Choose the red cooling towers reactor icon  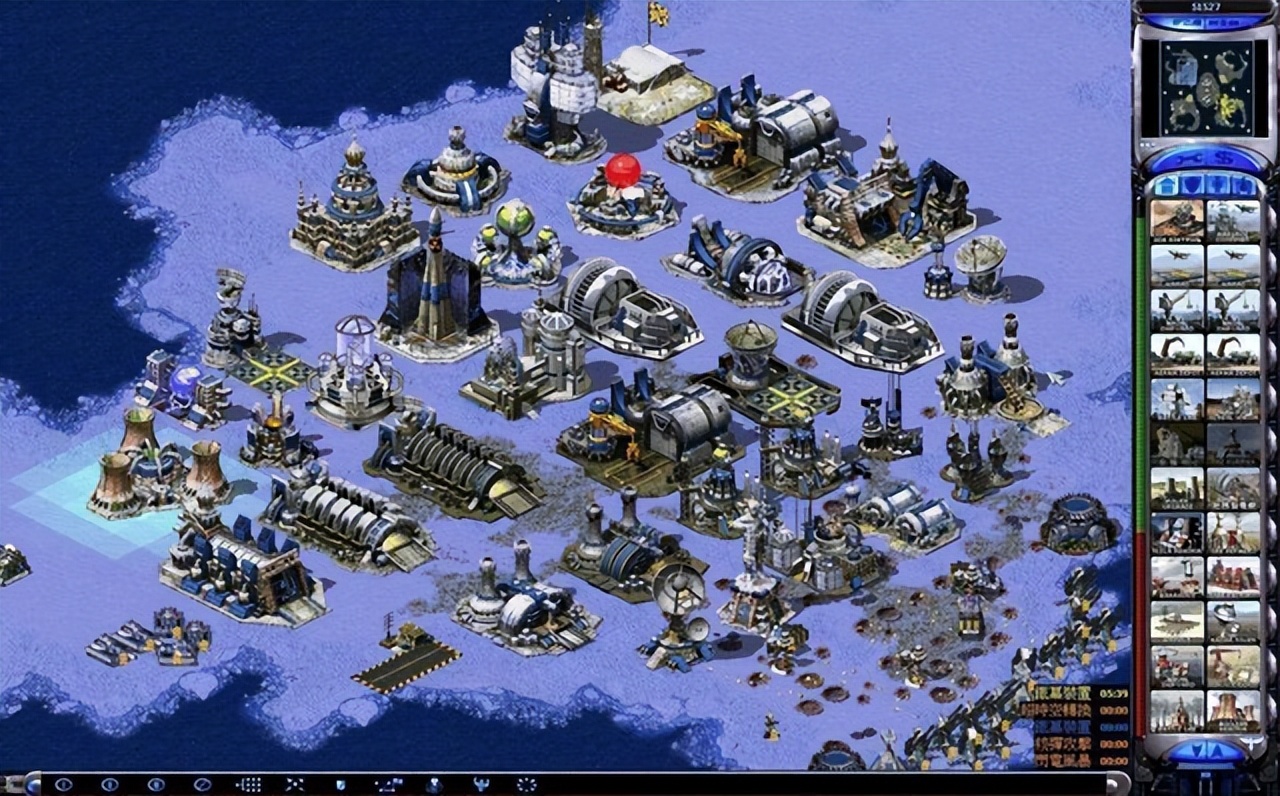(1233, 710)
